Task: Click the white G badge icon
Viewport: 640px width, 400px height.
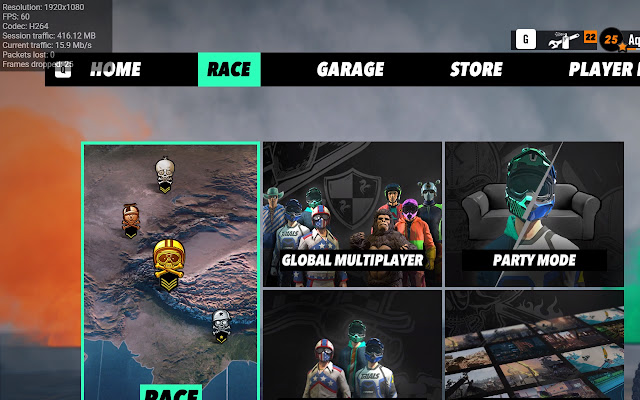Action: click(x=526, y=40)
